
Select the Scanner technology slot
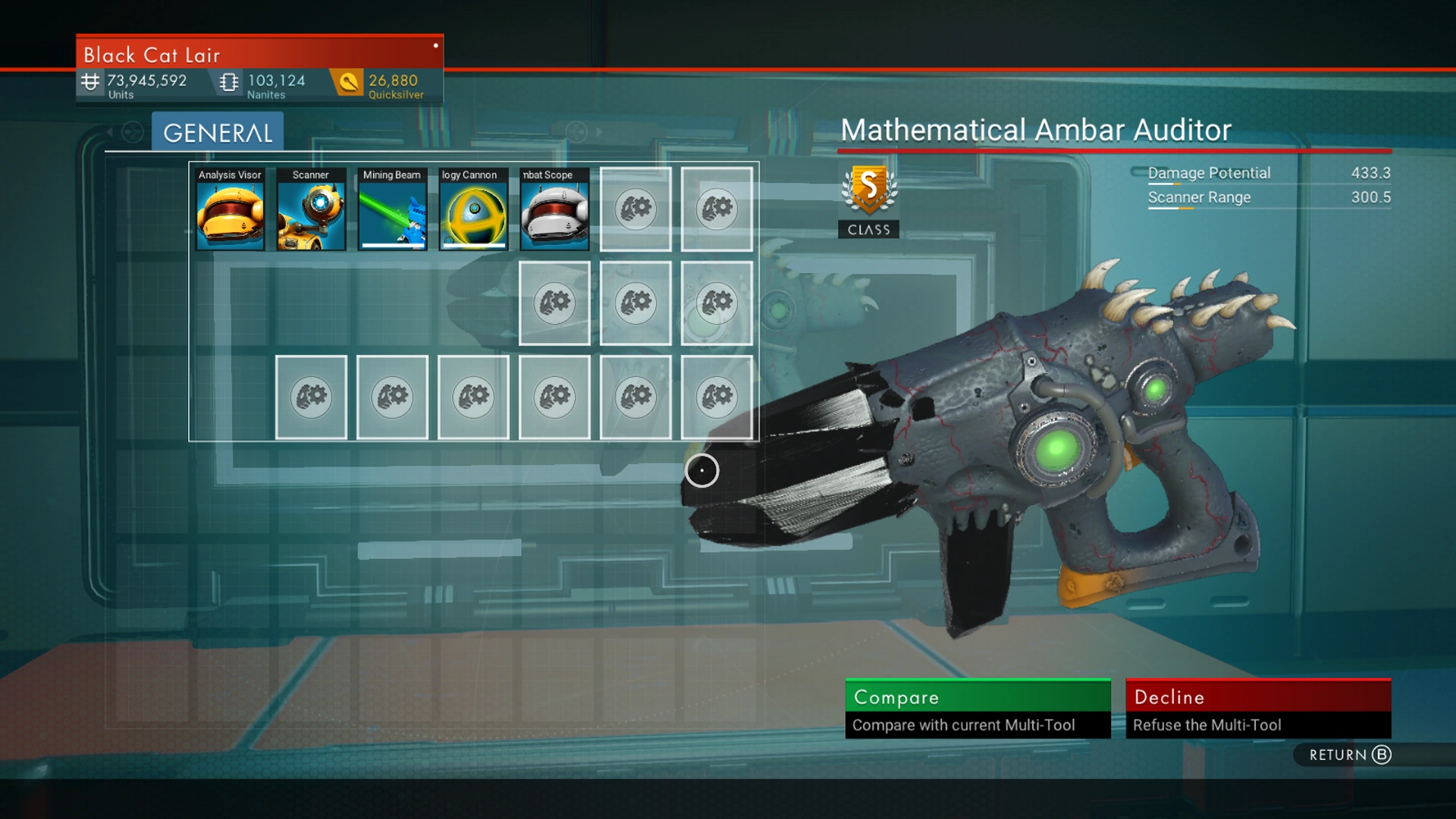click(x=311, y=209)
